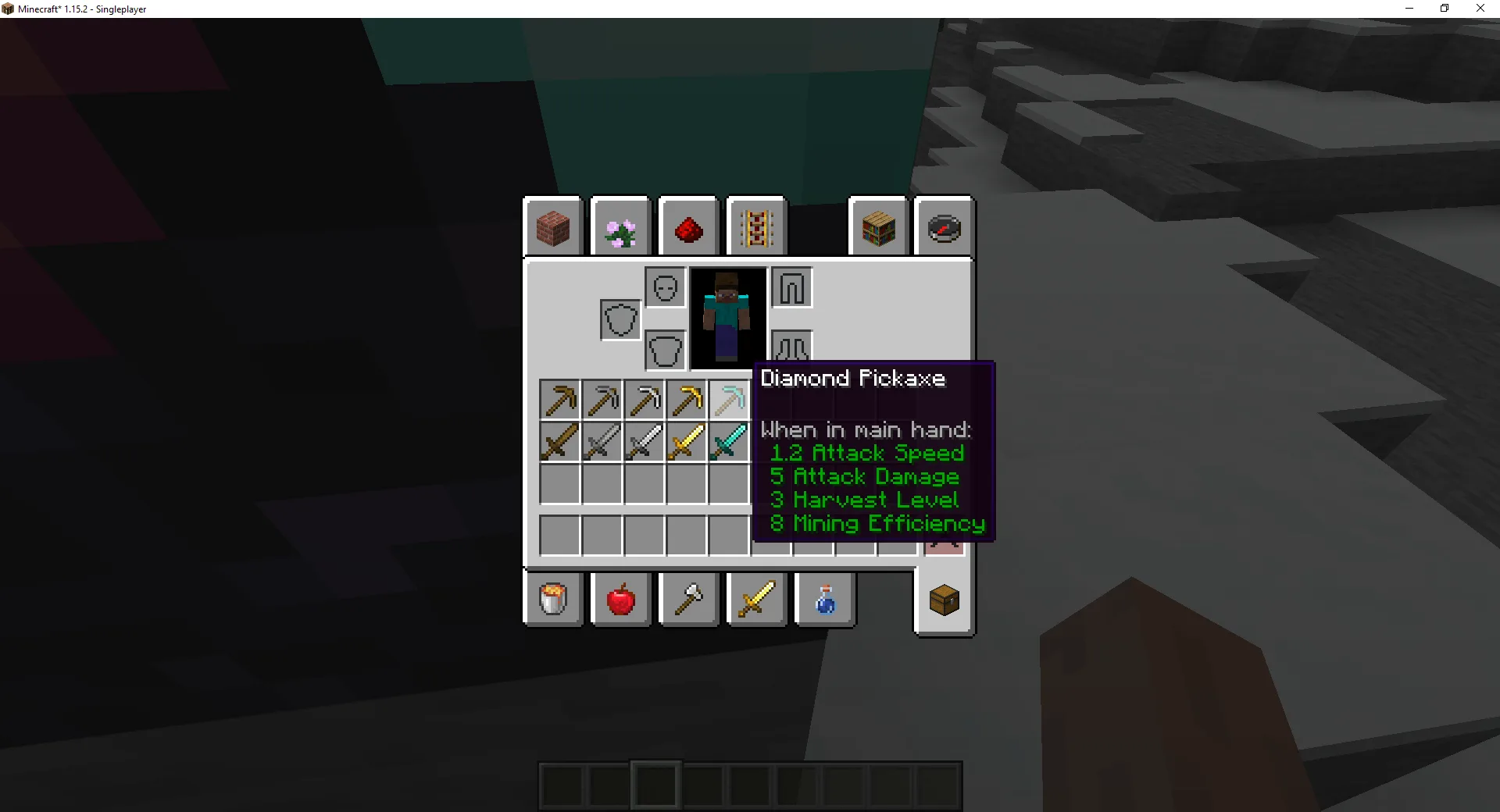The height and width of the screenshot is (812, 1500).
Task: Open the Combat tab with the golden sword
Action: click(755, 600)
